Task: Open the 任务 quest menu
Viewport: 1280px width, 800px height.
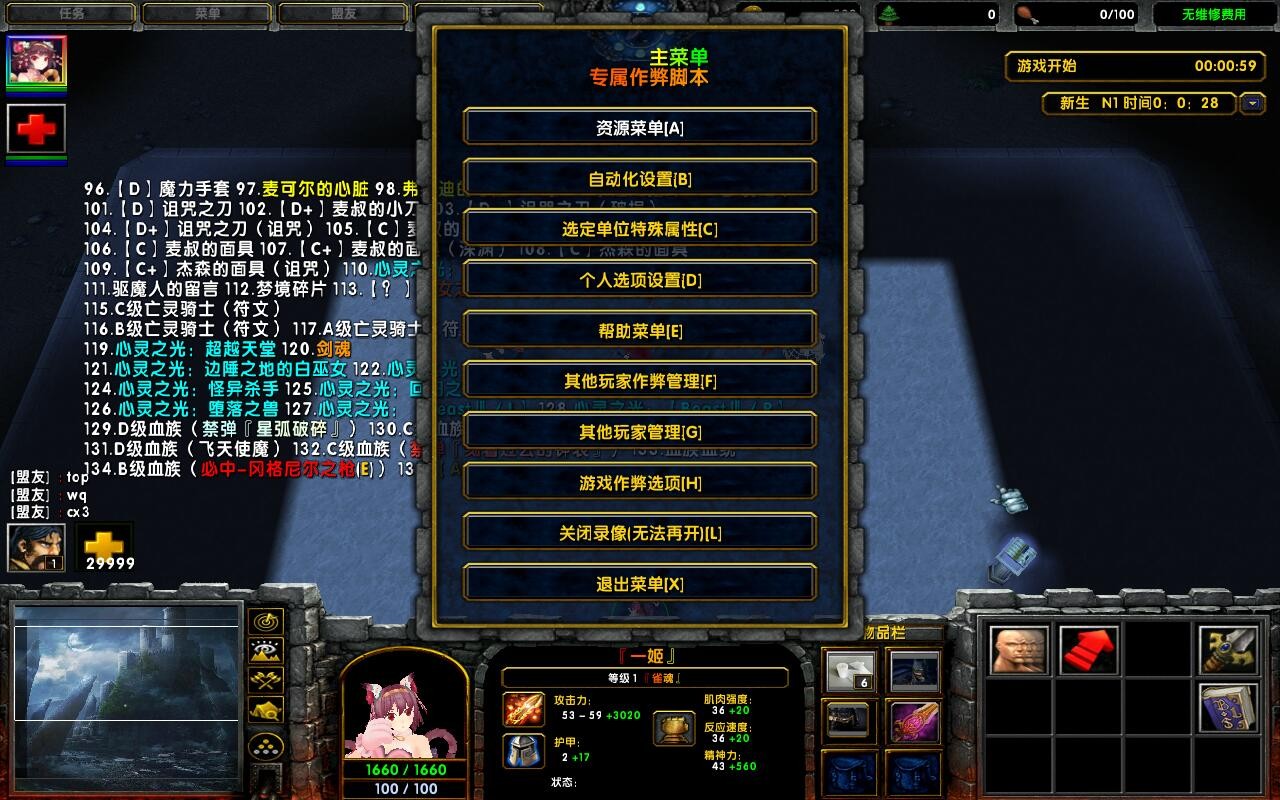Action: (x=70, y=13)
